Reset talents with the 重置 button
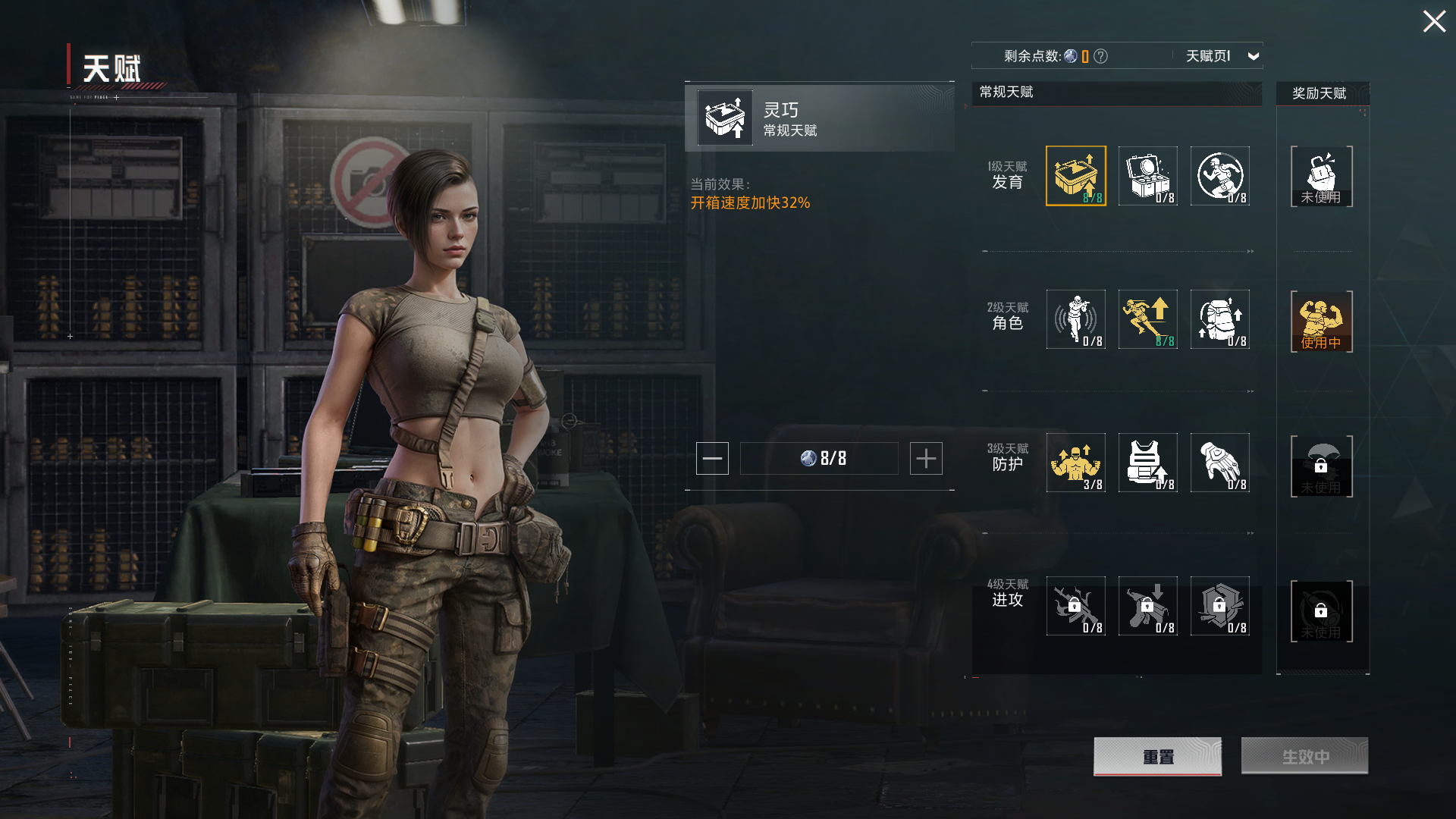Image resolution: width=1456 pixels, height=819 pixels. coord(1157,756)
